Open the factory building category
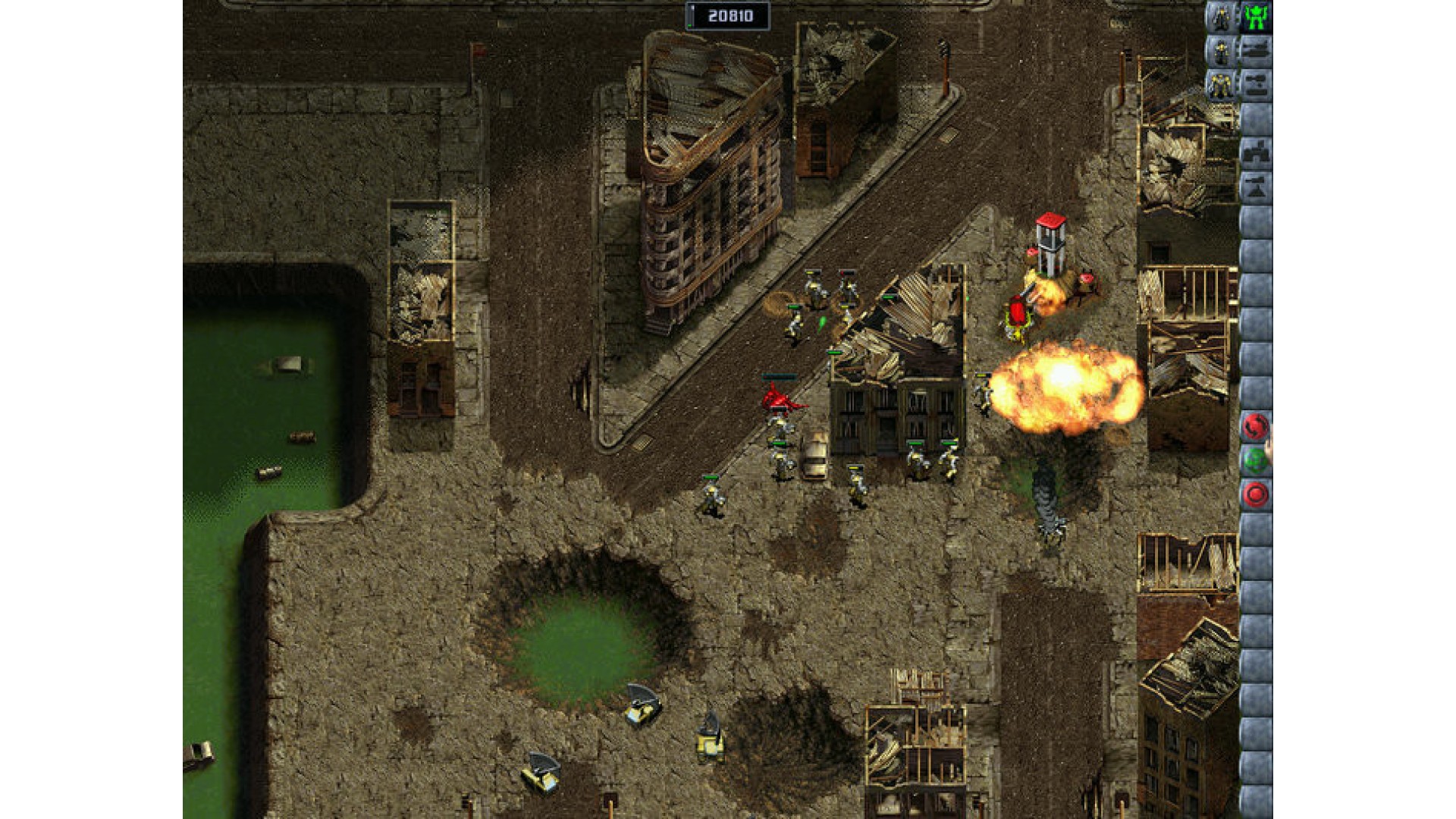This screenshot has height=819, width=1456. 1256,152
